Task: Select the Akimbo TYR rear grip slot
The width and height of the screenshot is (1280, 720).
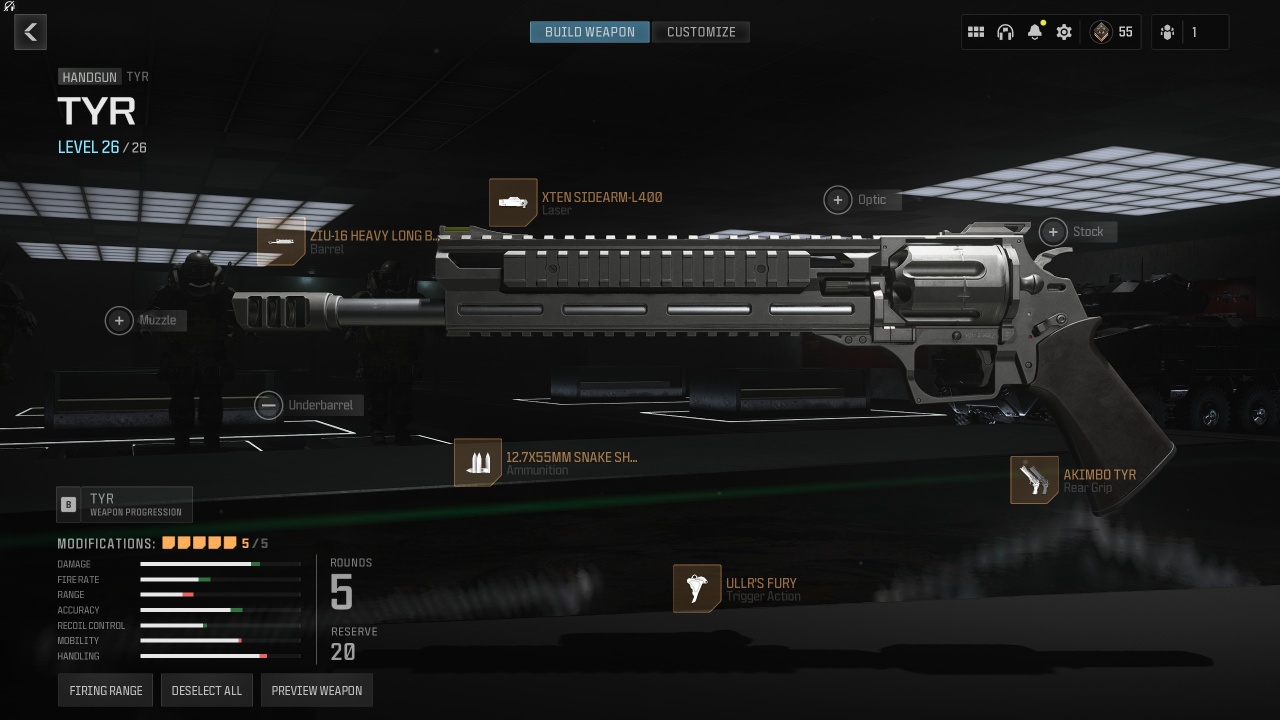Action: tap(1034, 480)
